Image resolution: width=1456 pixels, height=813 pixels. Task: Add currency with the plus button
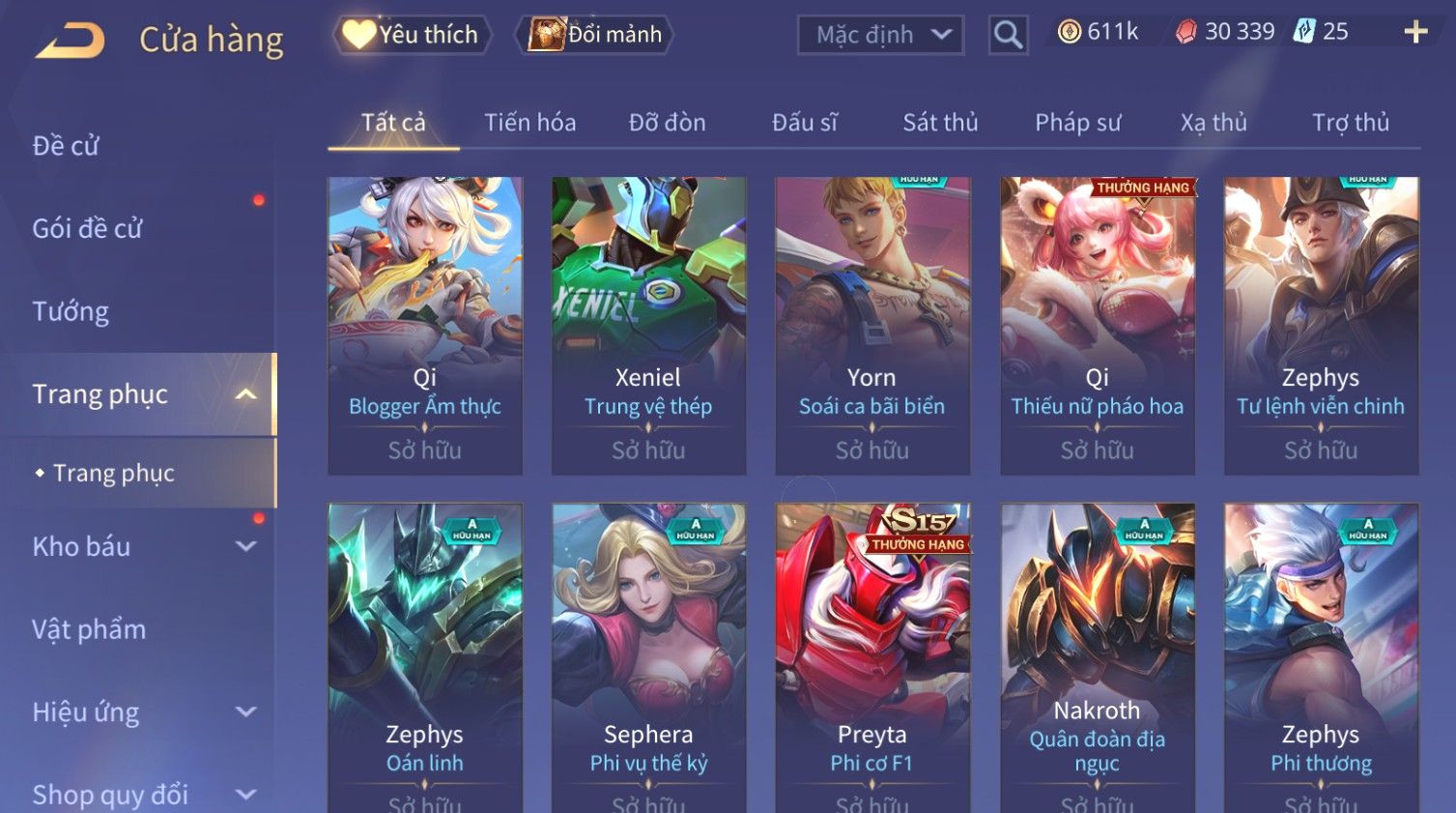pos(1415,32)
